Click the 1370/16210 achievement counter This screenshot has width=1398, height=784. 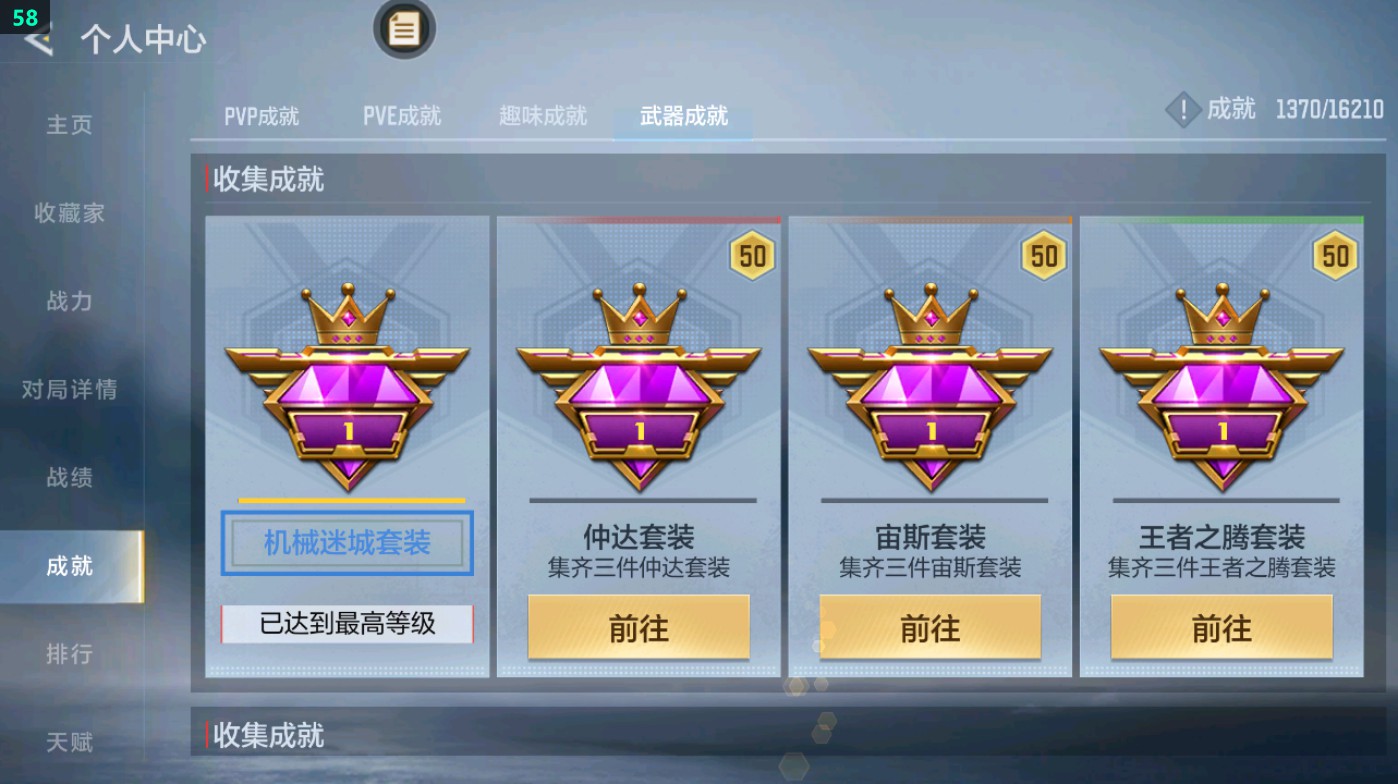pyautogui.click(x=1330, y=112)
